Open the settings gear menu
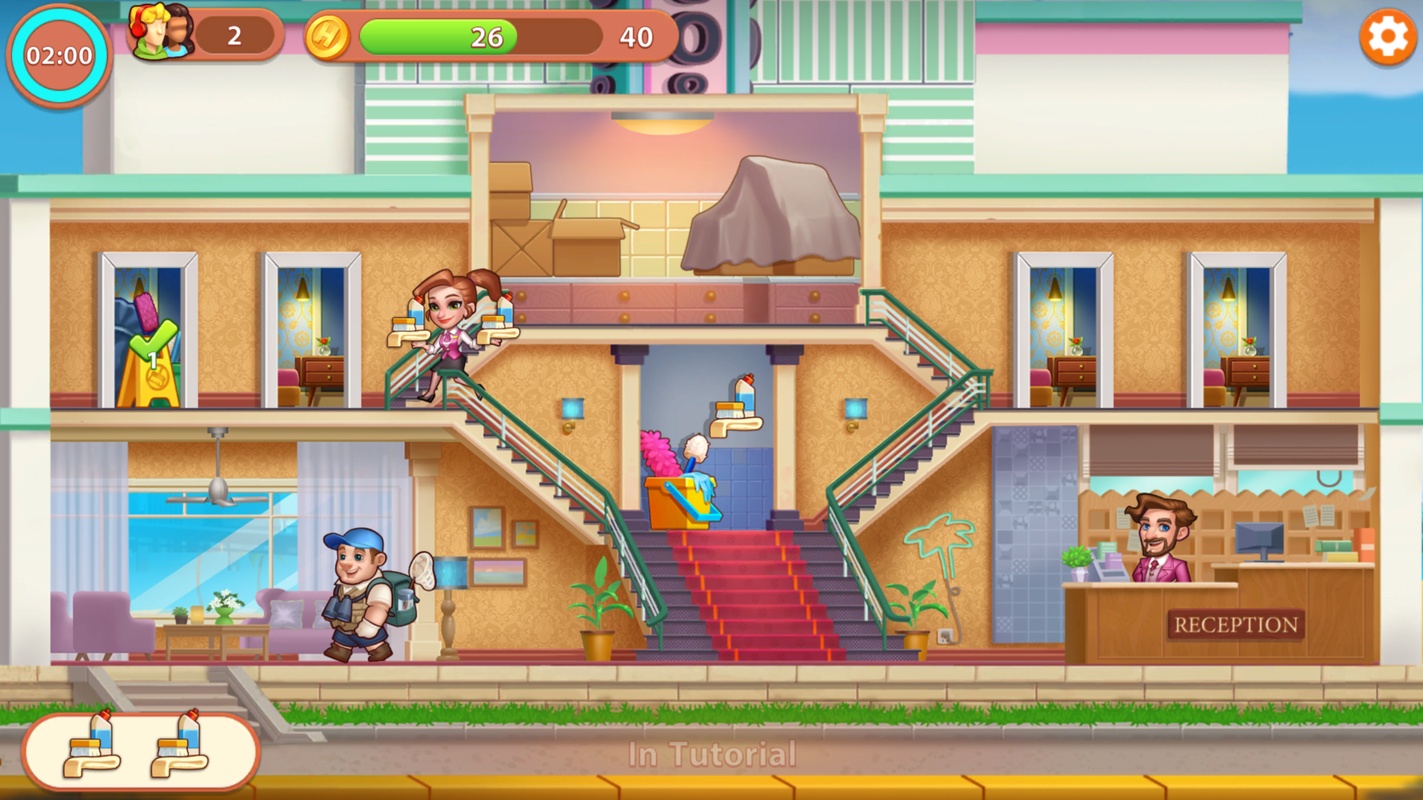1423x800 pixels. [1387, 39]
